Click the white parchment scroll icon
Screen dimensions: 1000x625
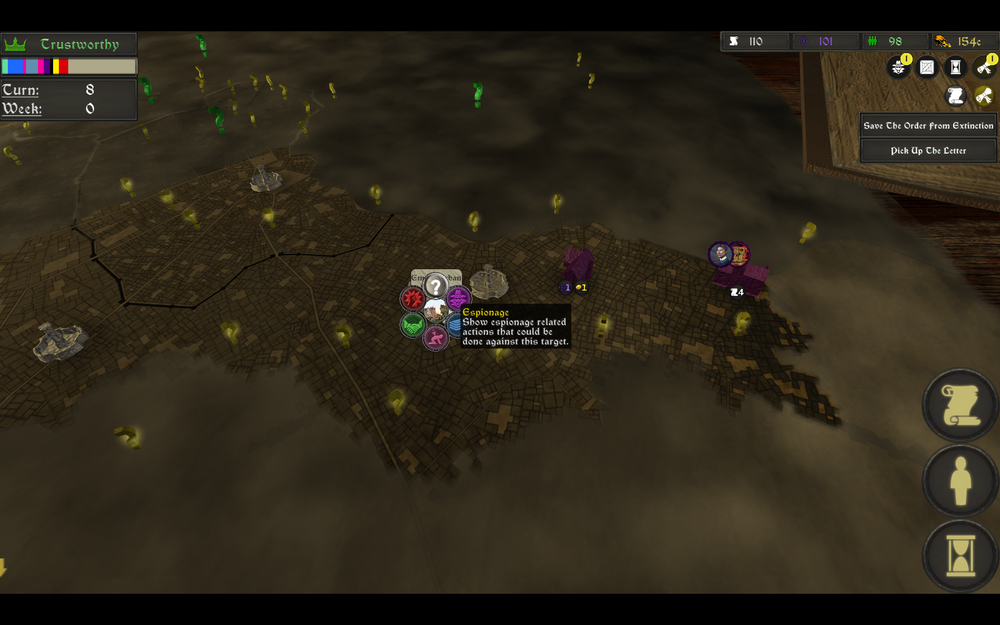click(x=956, y=95)
